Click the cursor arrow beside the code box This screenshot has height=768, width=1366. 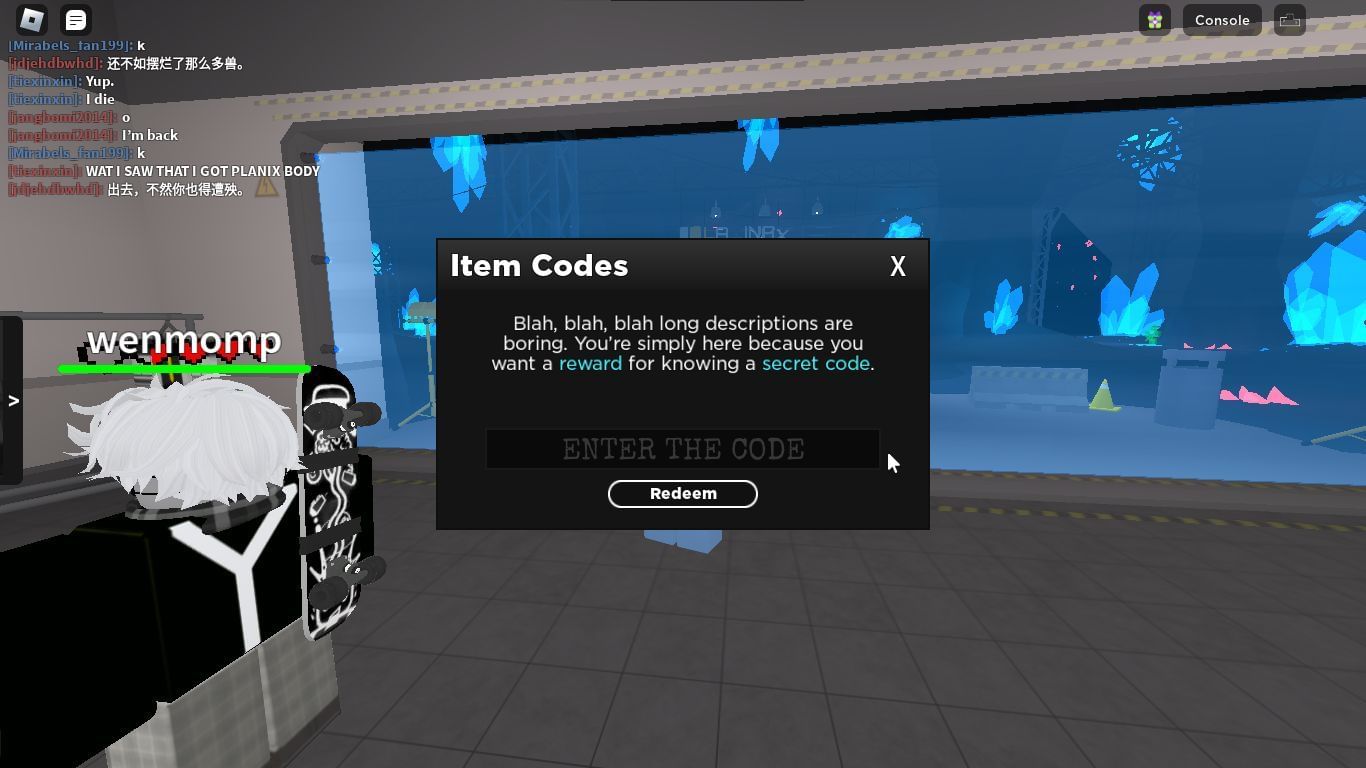click(x=892, y=462)
